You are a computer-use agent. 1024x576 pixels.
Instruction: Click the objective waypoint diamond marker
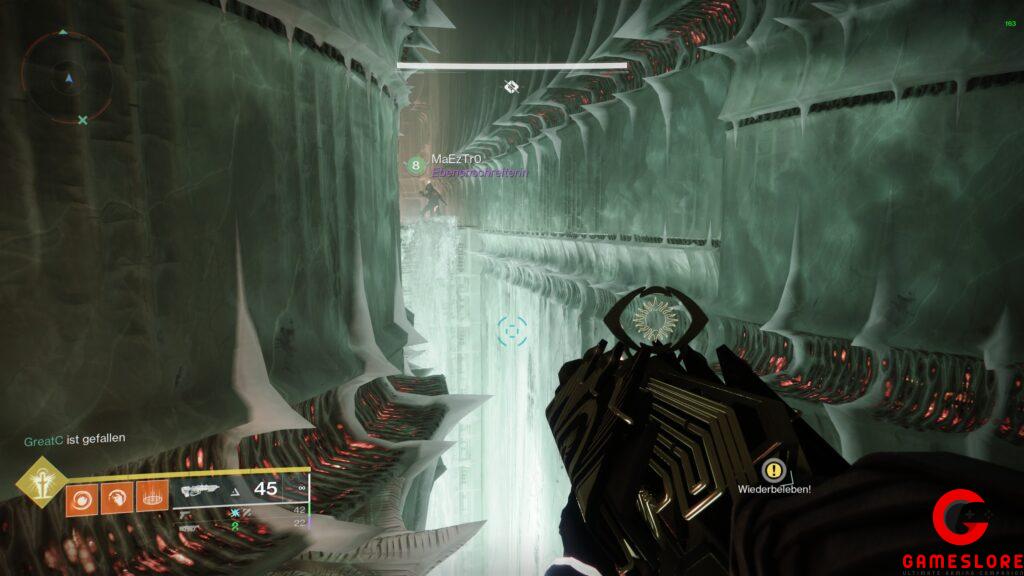511,87
